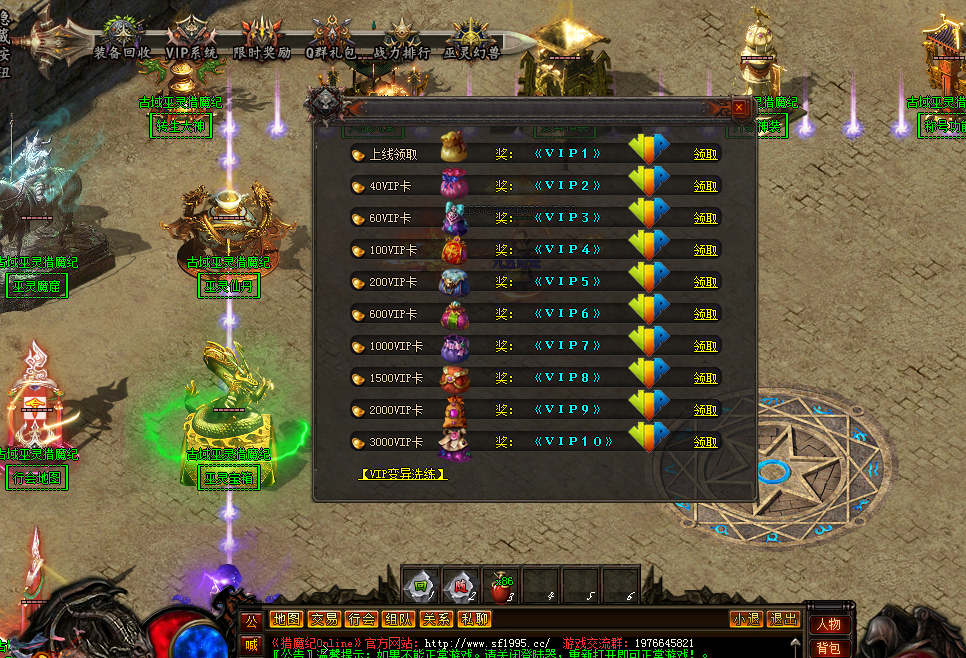Image resolution: width=966 pixels, height=658 pixels.
Task: Open the 巫灵幻兽 menu
Action: point(473,40)
